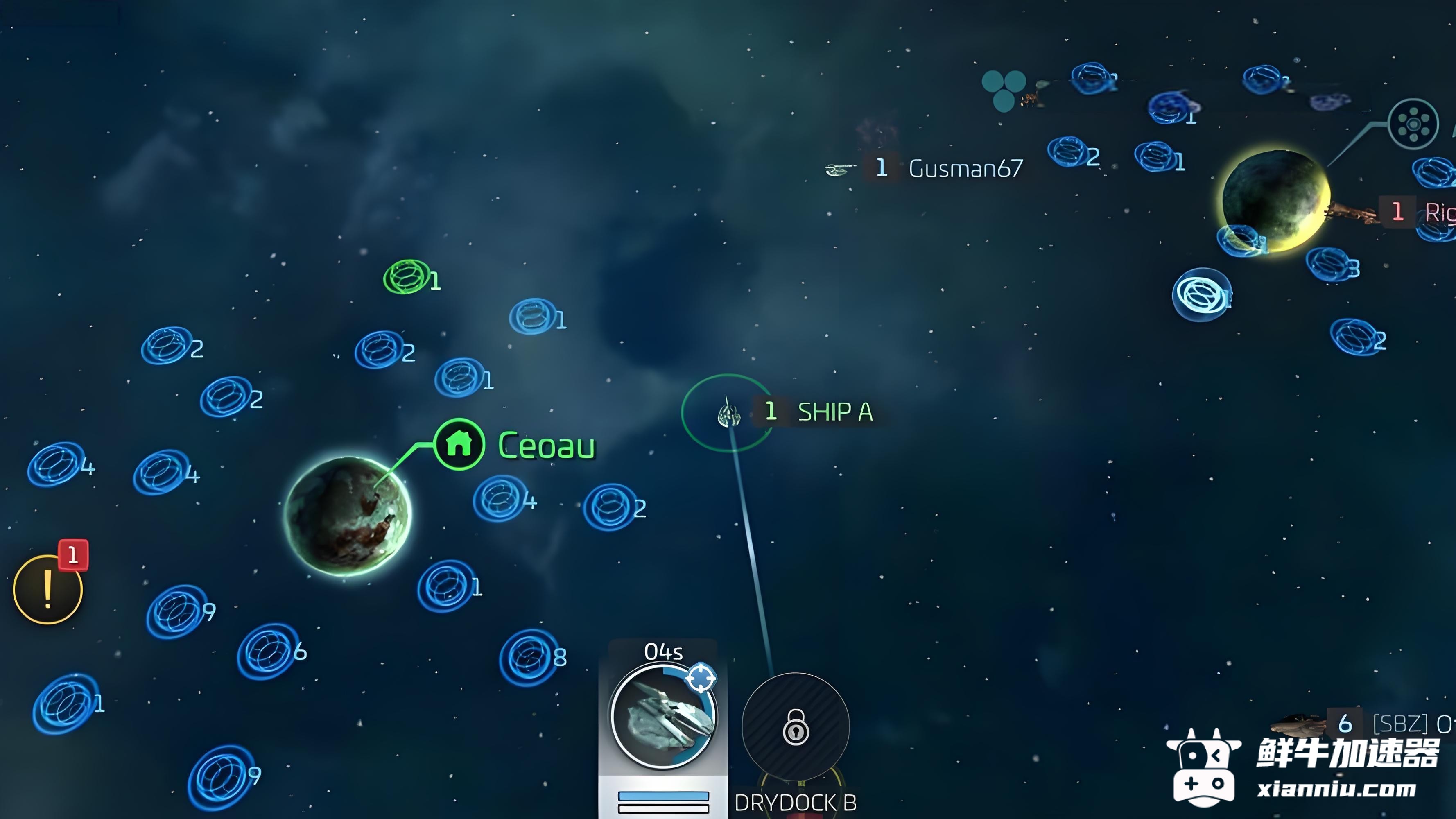1456x819 pixels.
Task: Tap the locked Drydock B slot
Action: [795, 726]
